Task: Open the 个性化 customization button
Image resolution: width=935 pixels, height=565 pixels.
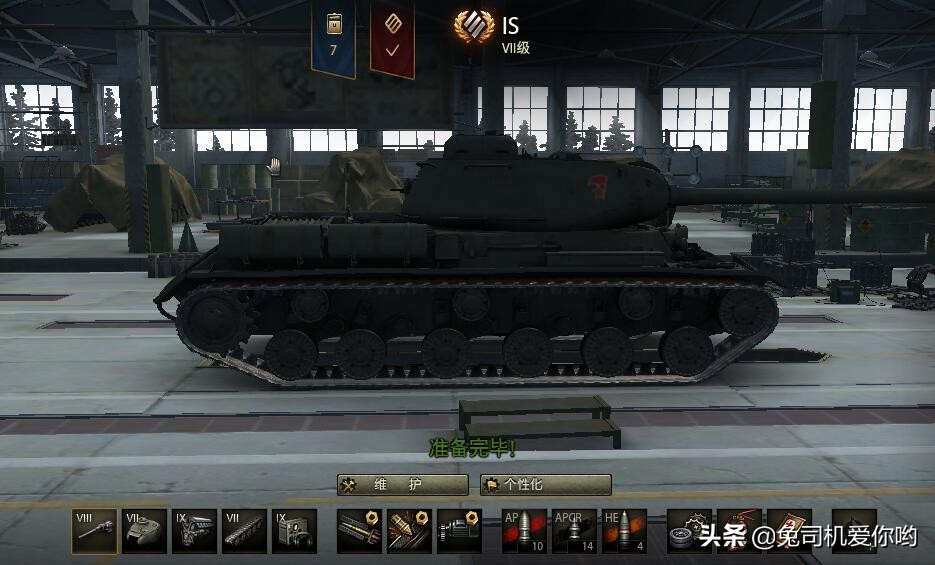Action: coord(545,485)
